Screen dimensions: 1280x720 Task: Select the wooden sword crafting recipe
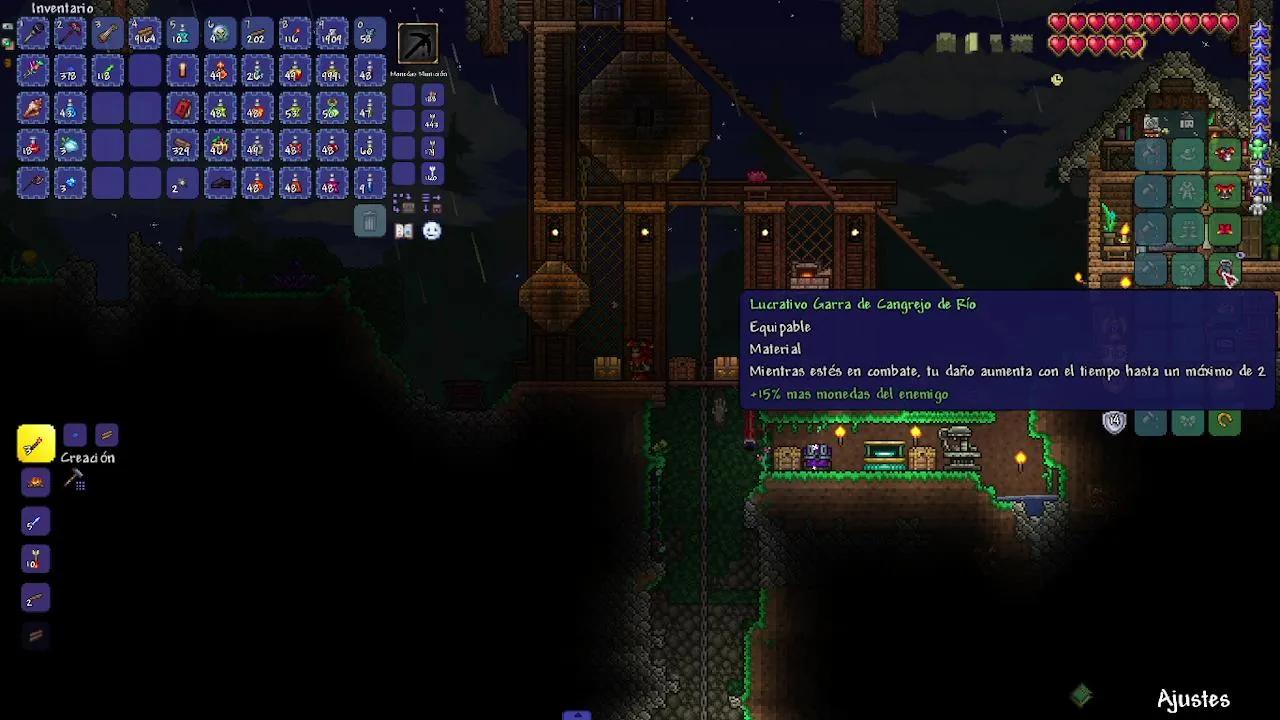(35, 522)
